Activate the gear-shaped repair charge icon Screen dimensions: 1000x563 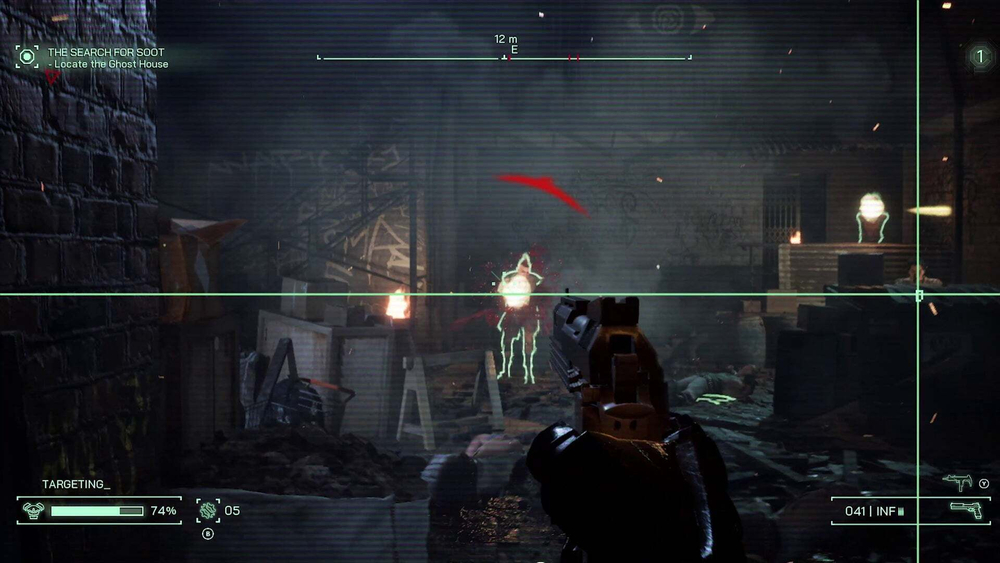click(209, 510)
